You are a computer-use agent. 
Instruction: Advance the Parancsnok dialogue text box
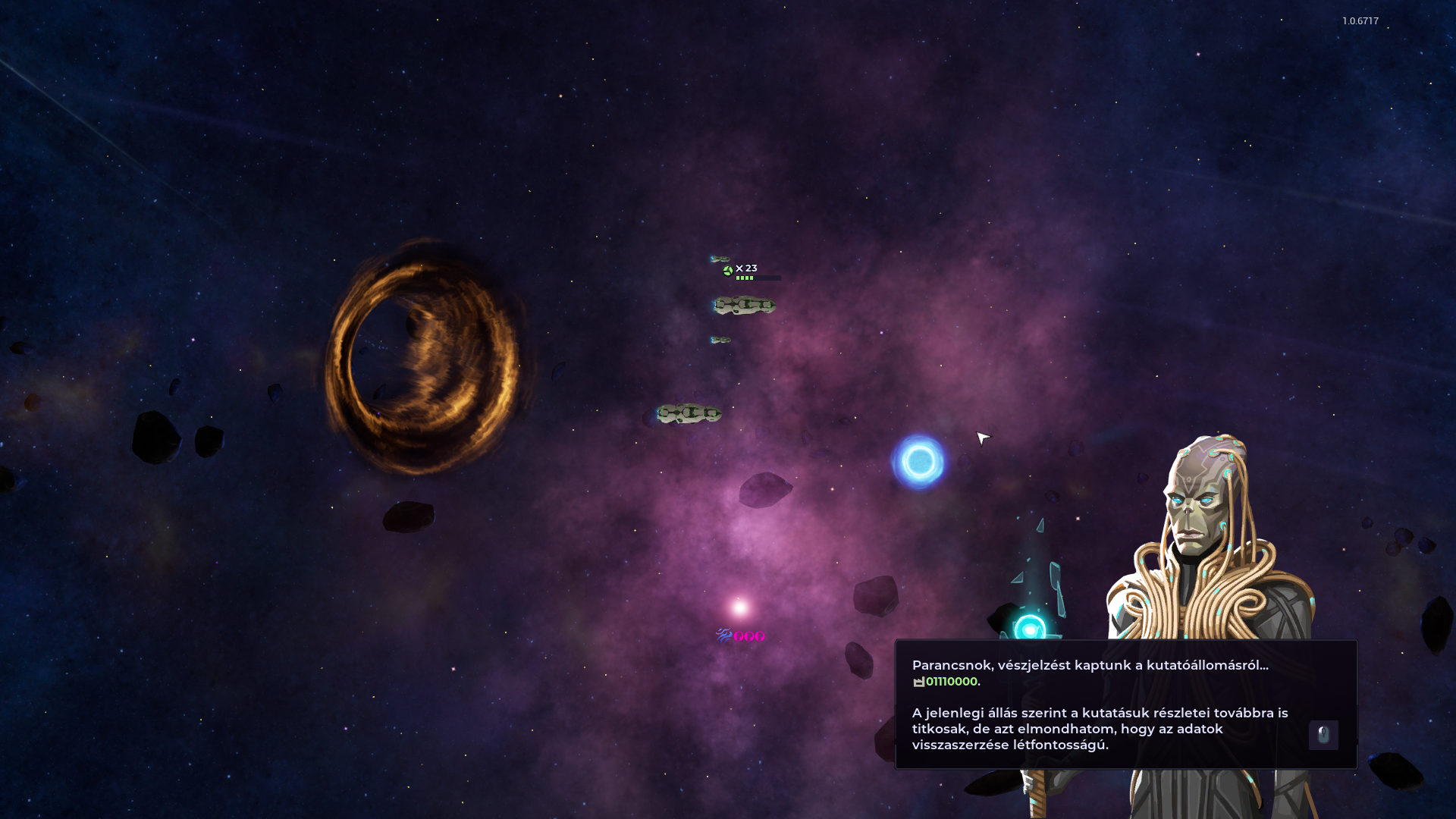pos(1323,735)
